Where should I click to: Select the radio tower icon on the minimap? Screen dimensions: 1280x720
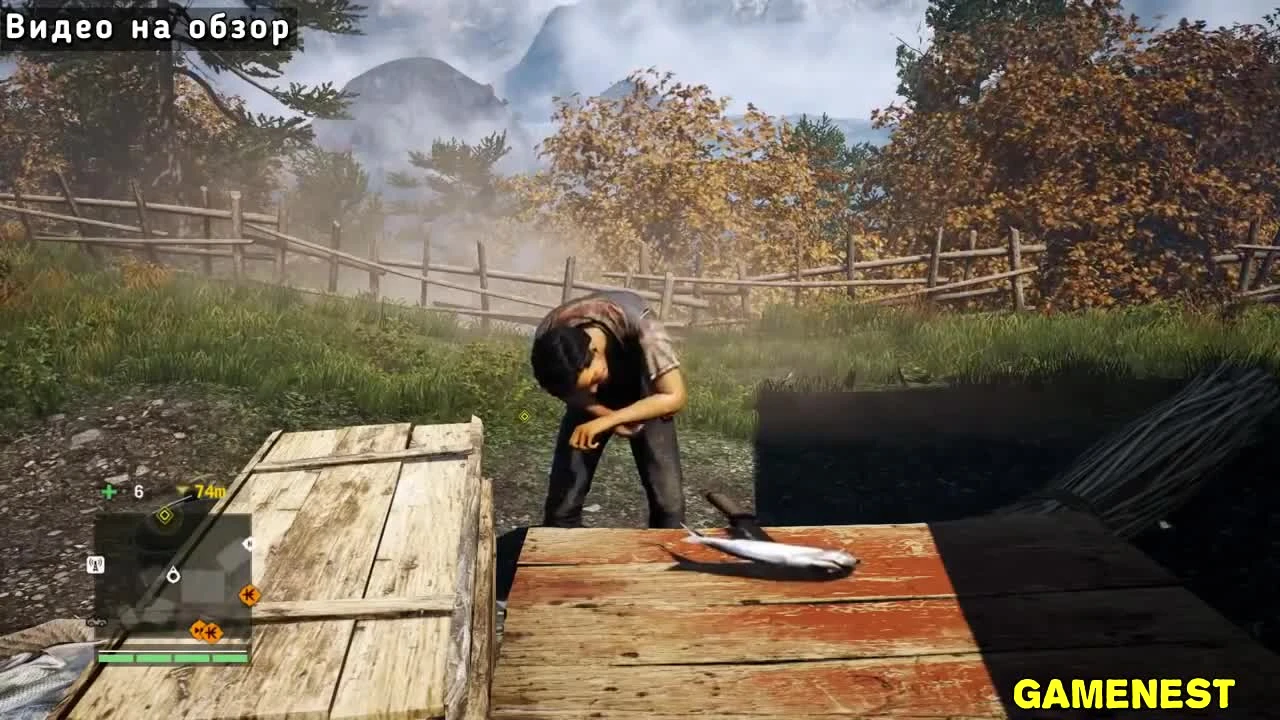95,563
